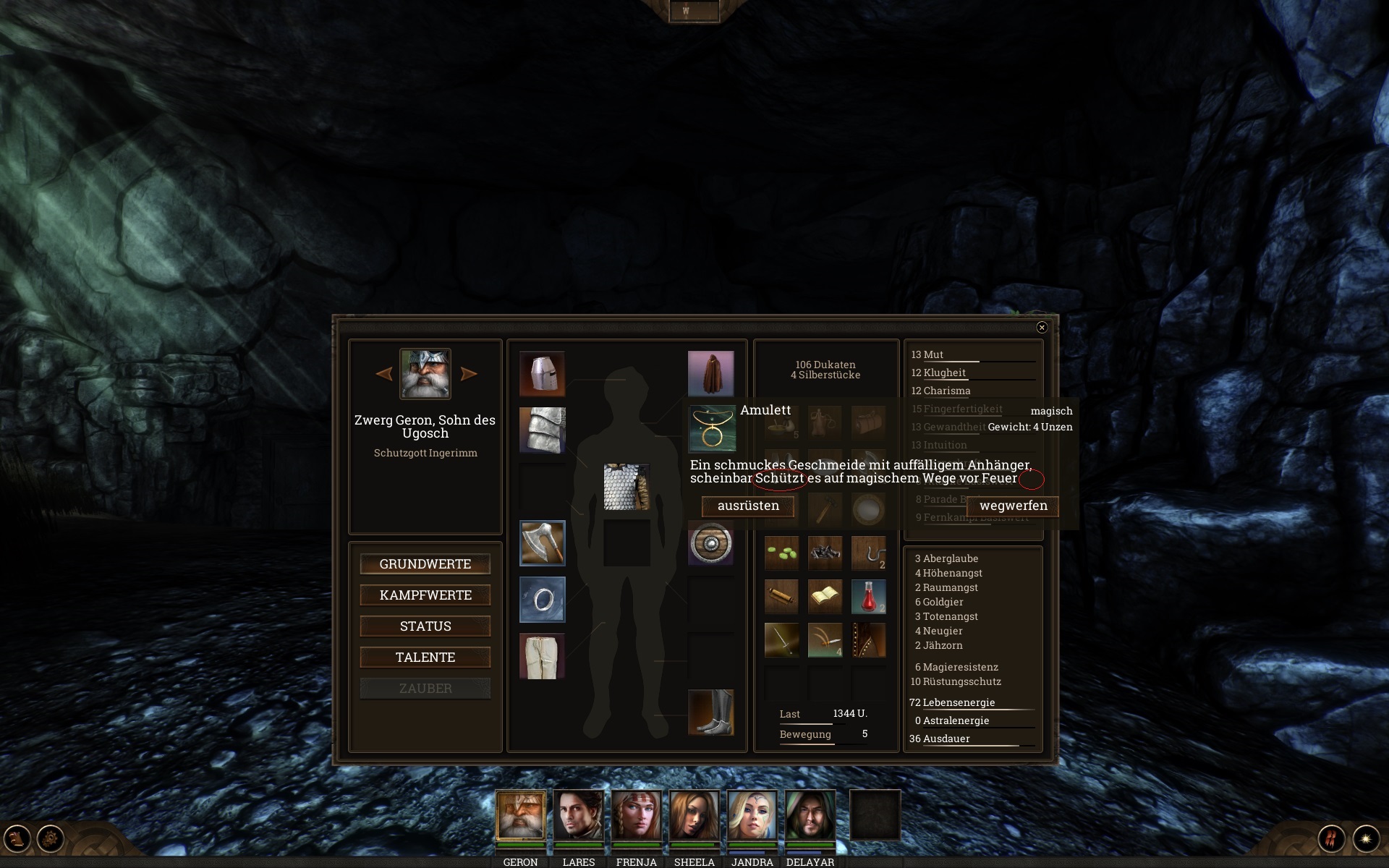Go to the next character arrow
1389x868 pixels.
(x=469, y=374)
